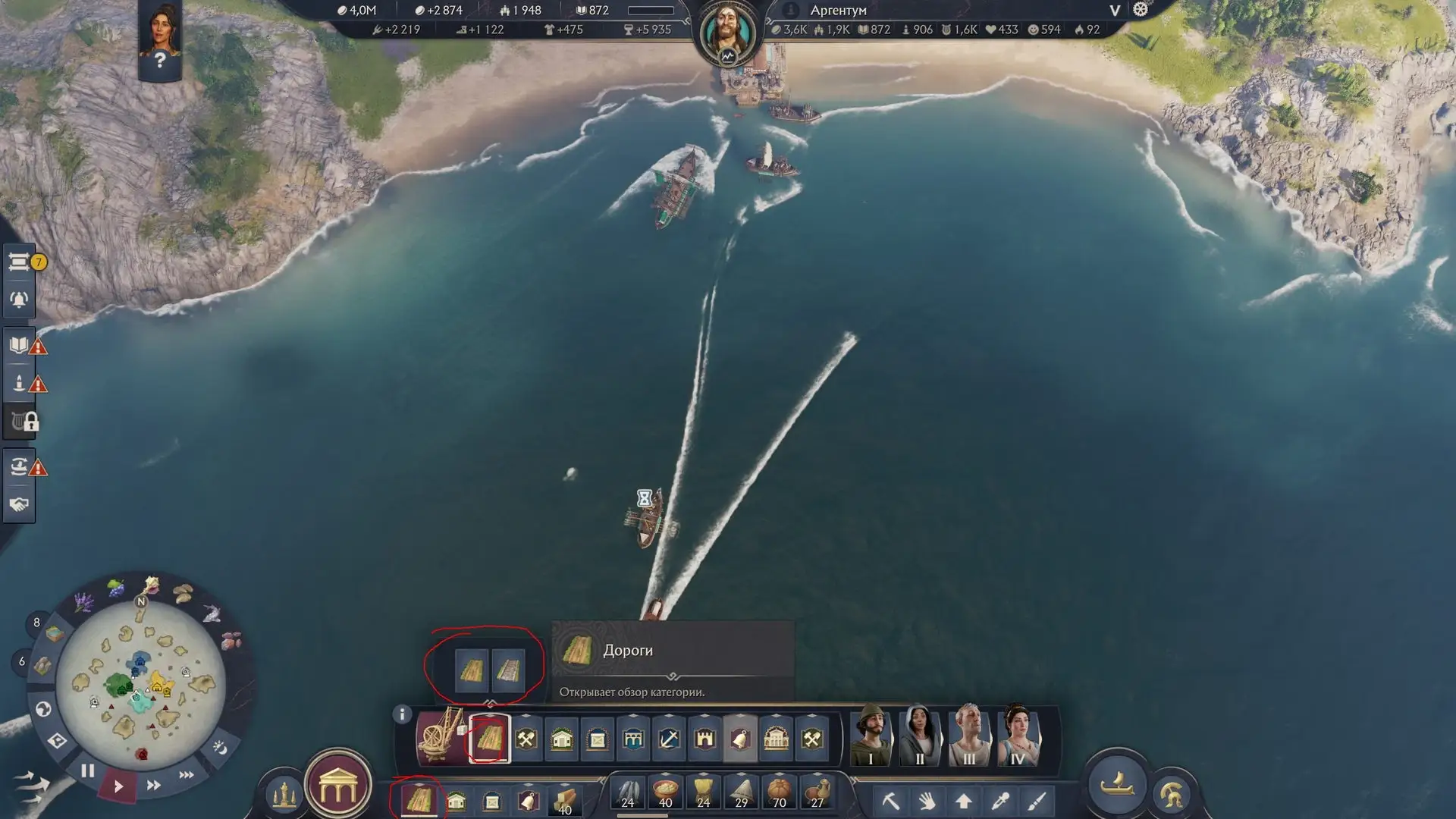Select the tier I population portrait
Image resolution: width=1456 pixels, height=819 pixels.
coord(871,736)
